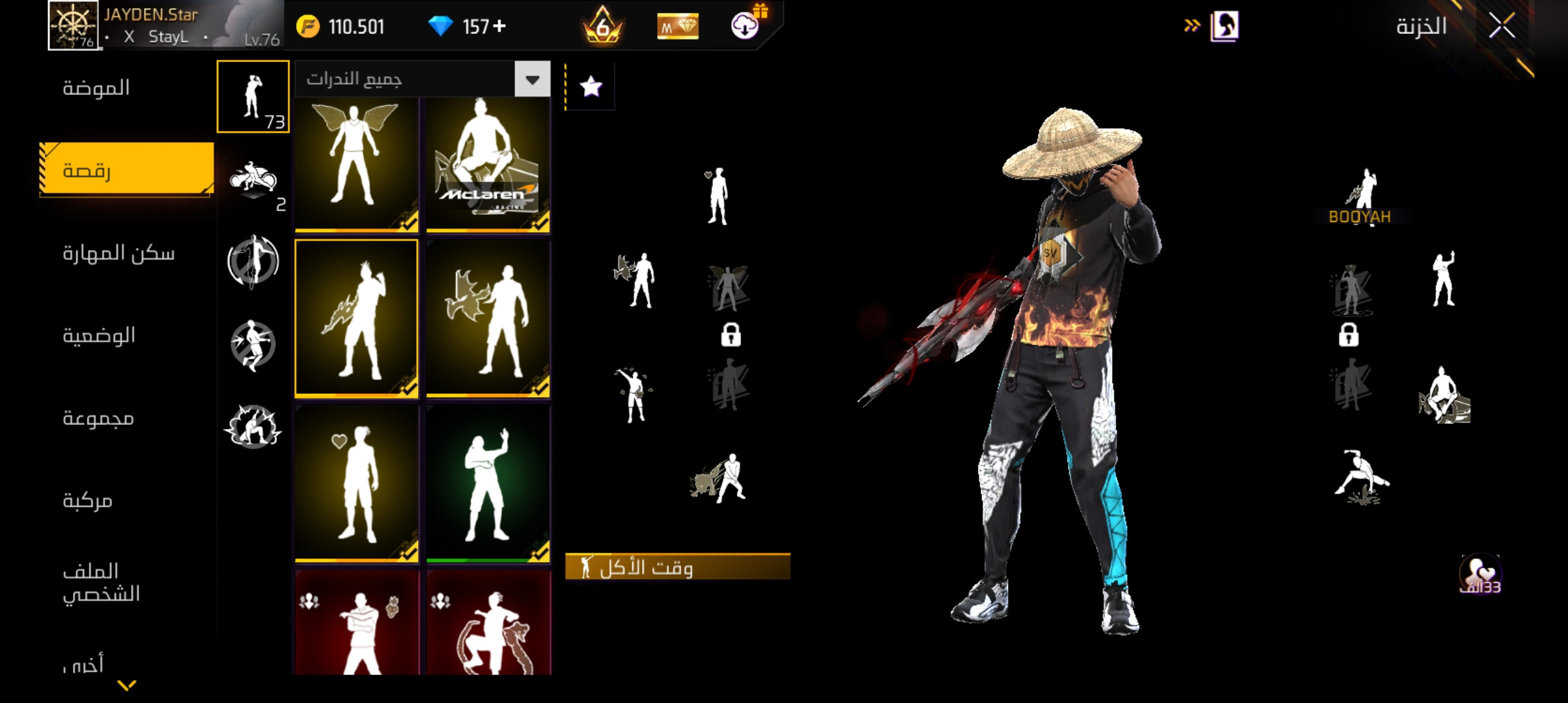This screenshot has width=1568, height=703.
Task: Open the الوضعية pose category
Action: pos(99,336)
